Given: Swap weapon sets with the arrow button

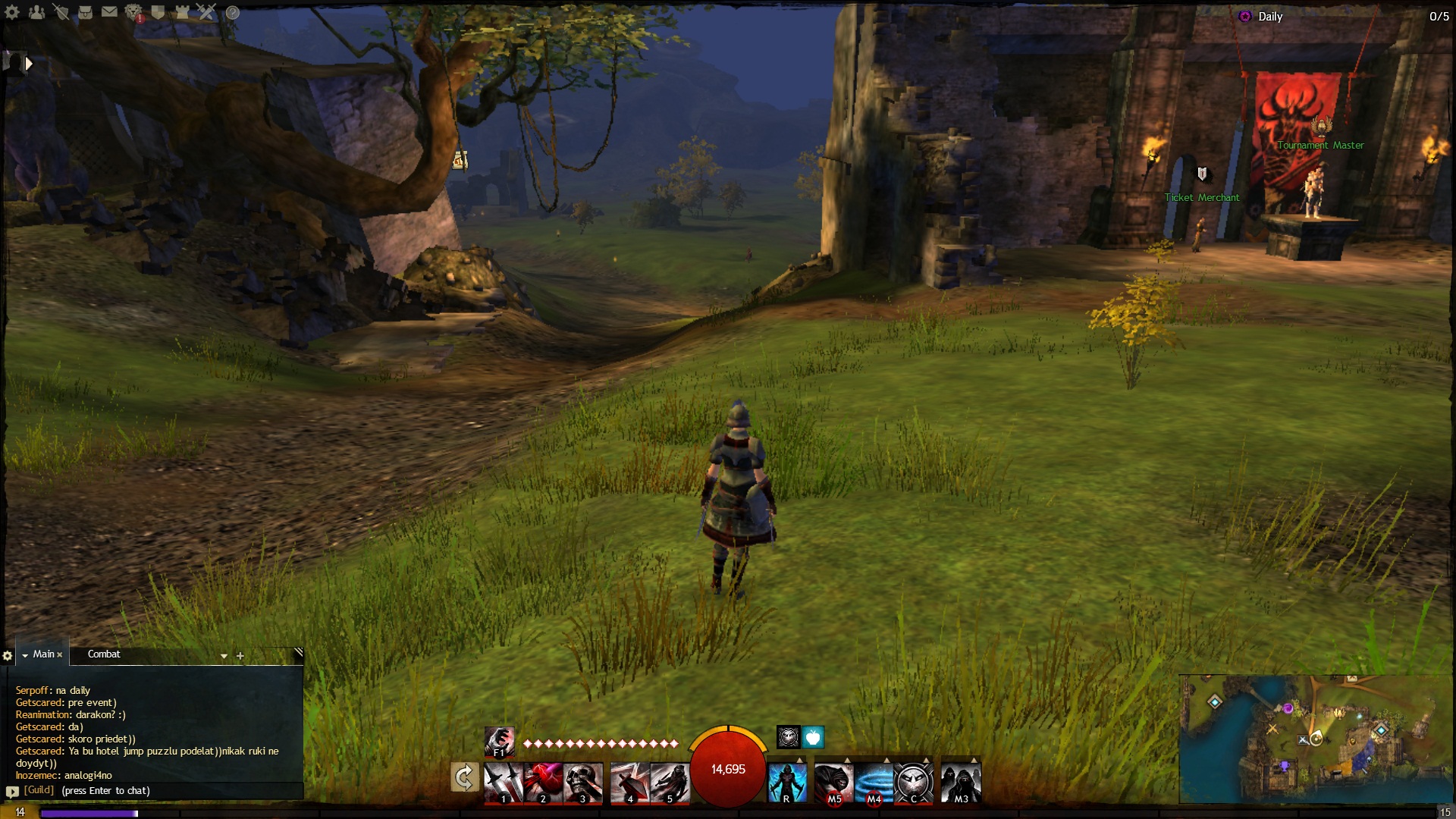Looking at the screenshot, I should [464, 777].
